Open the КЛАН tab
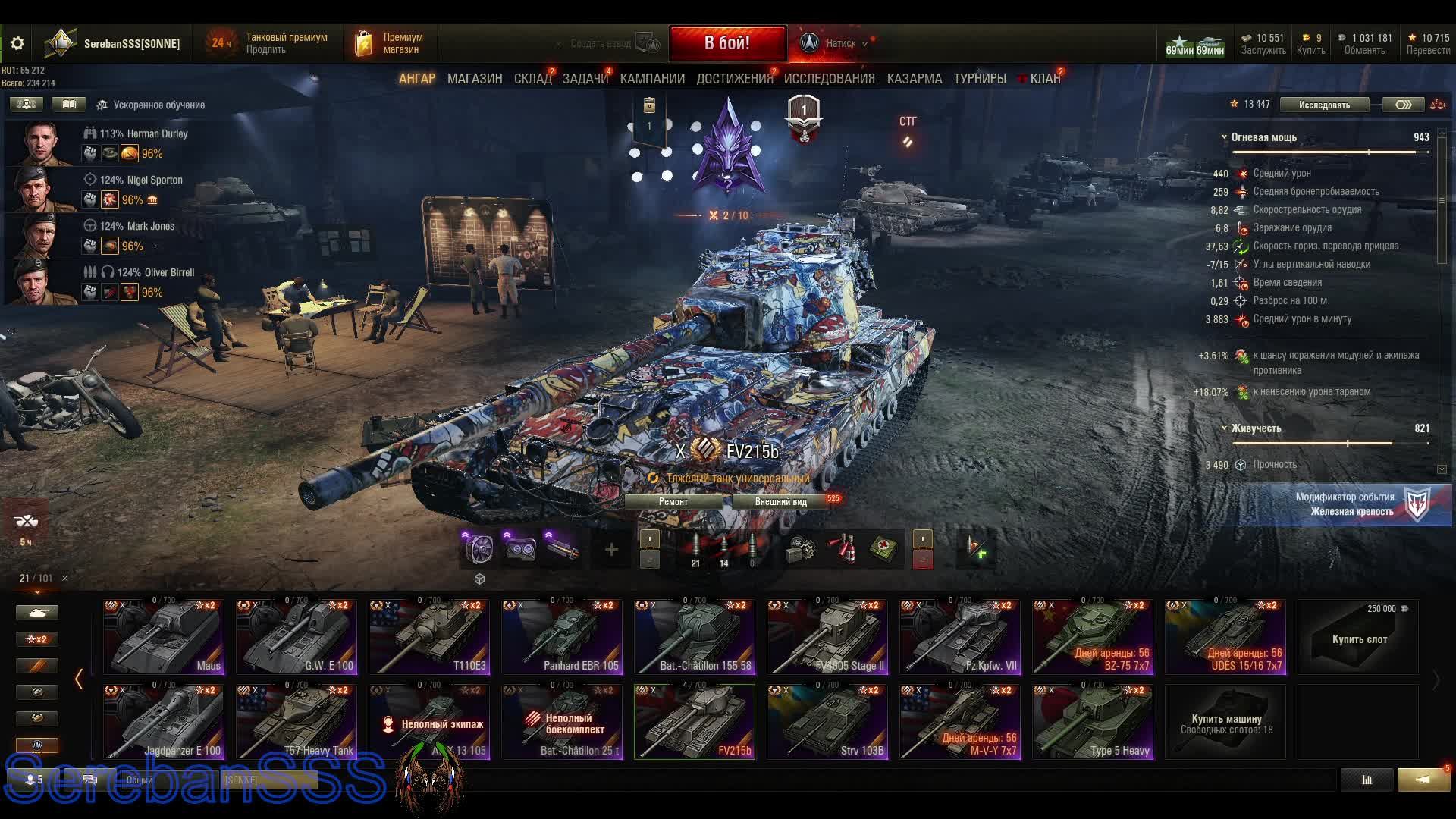Screen dimensions: 1456x819 click(x=1044, y=79)
